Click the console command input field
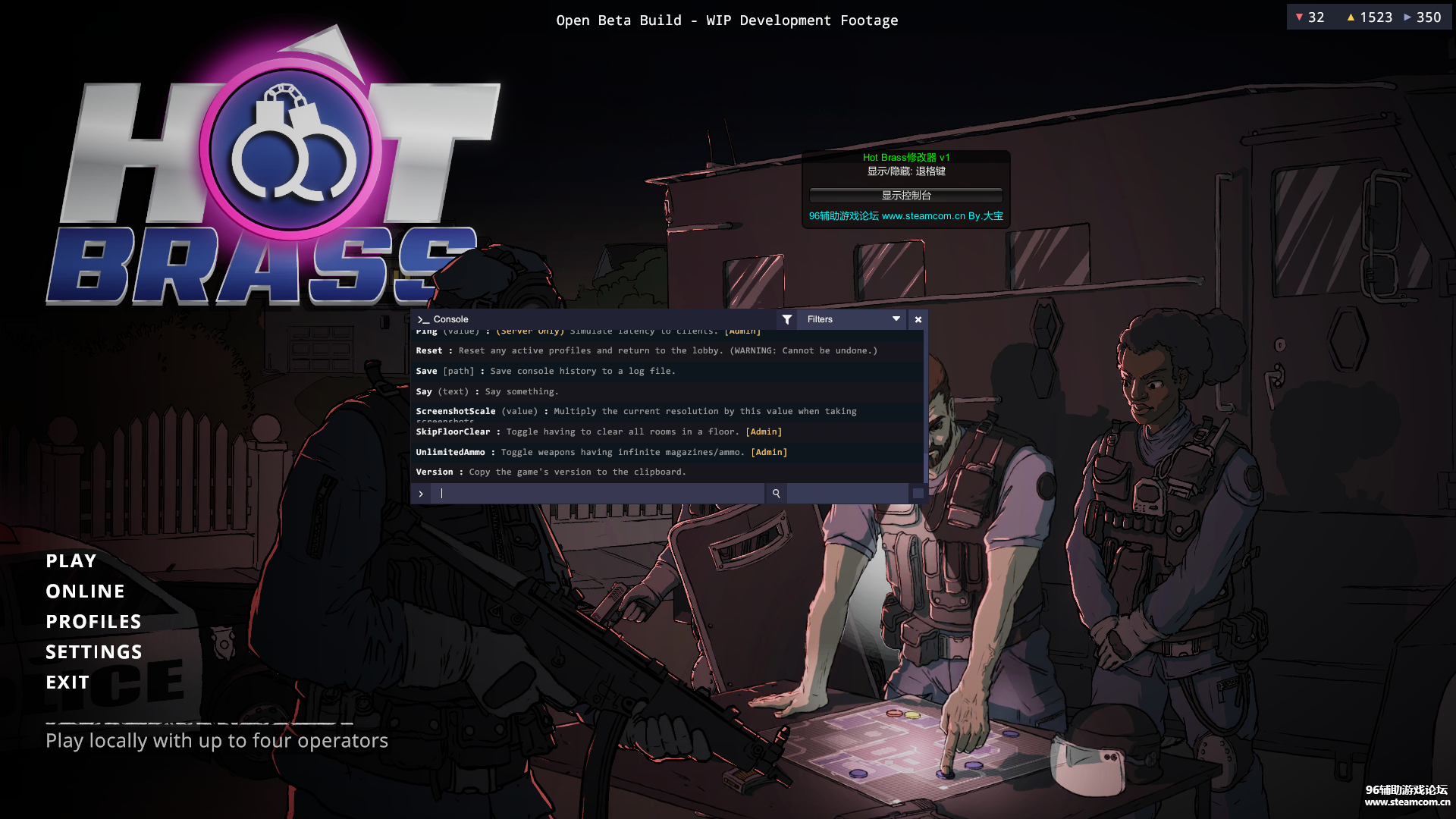The height and width of the screenshot is (819, 1456). click(599, 494)
